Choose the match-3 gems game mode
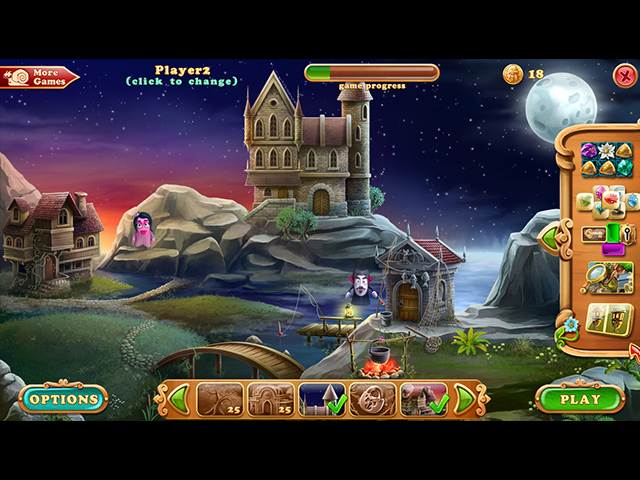 [606, 159]
